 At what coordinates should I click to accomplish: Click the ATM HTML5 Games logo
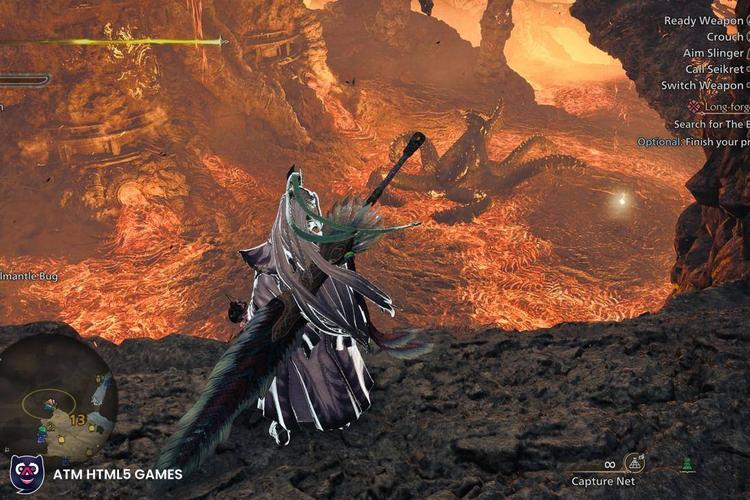tap(26, 473)
